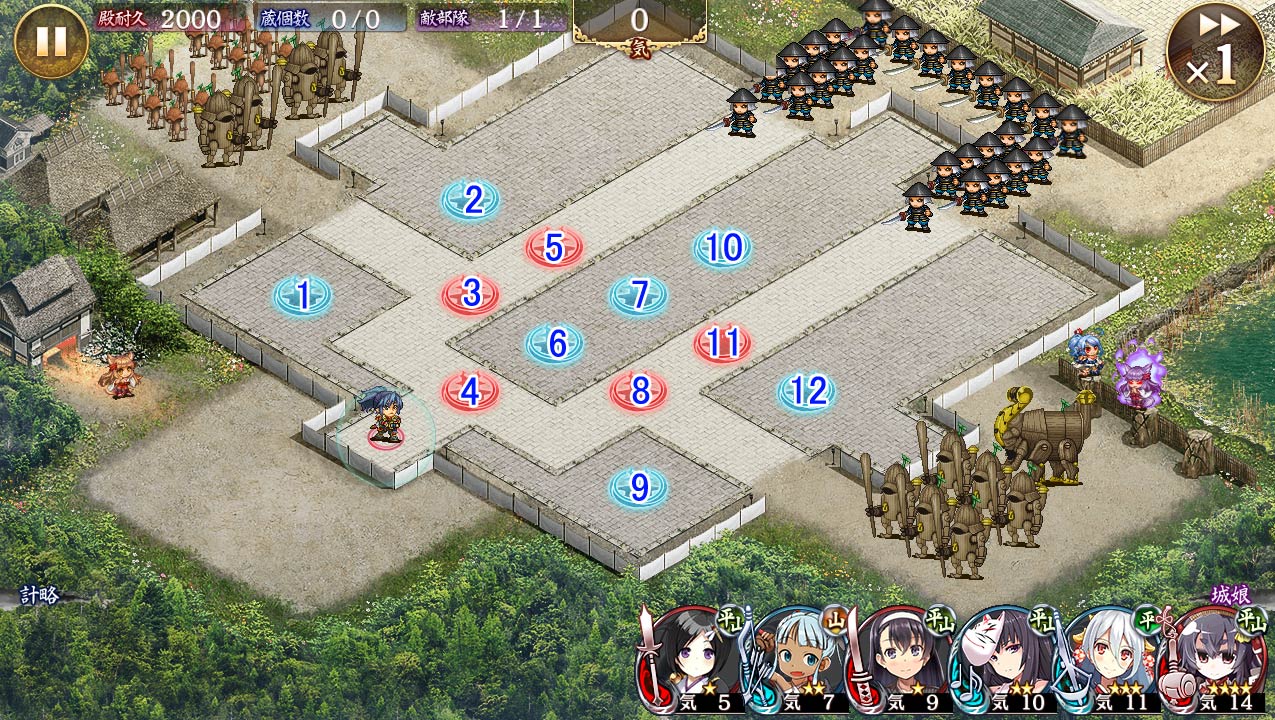Image resolution: width=1275 pixels, height=720 pixels.
Task: Select red placement tile number 5
Action: coord(554,248)
